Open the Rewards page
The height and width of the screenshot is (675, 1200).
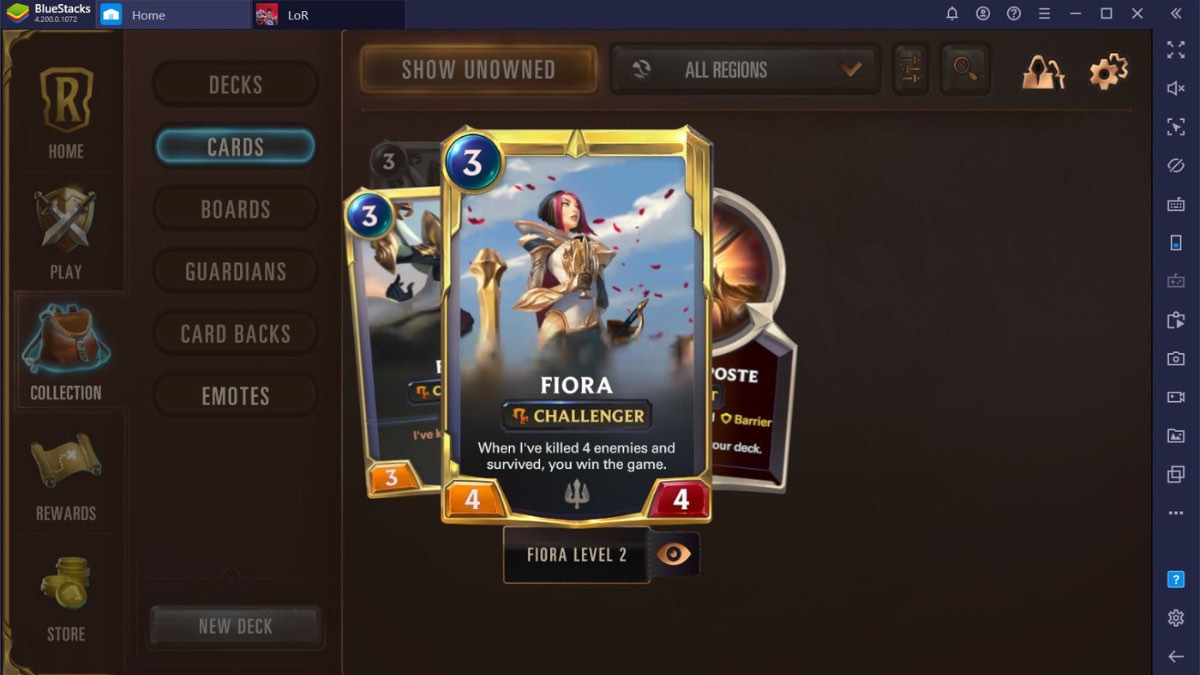coord(66,475)
